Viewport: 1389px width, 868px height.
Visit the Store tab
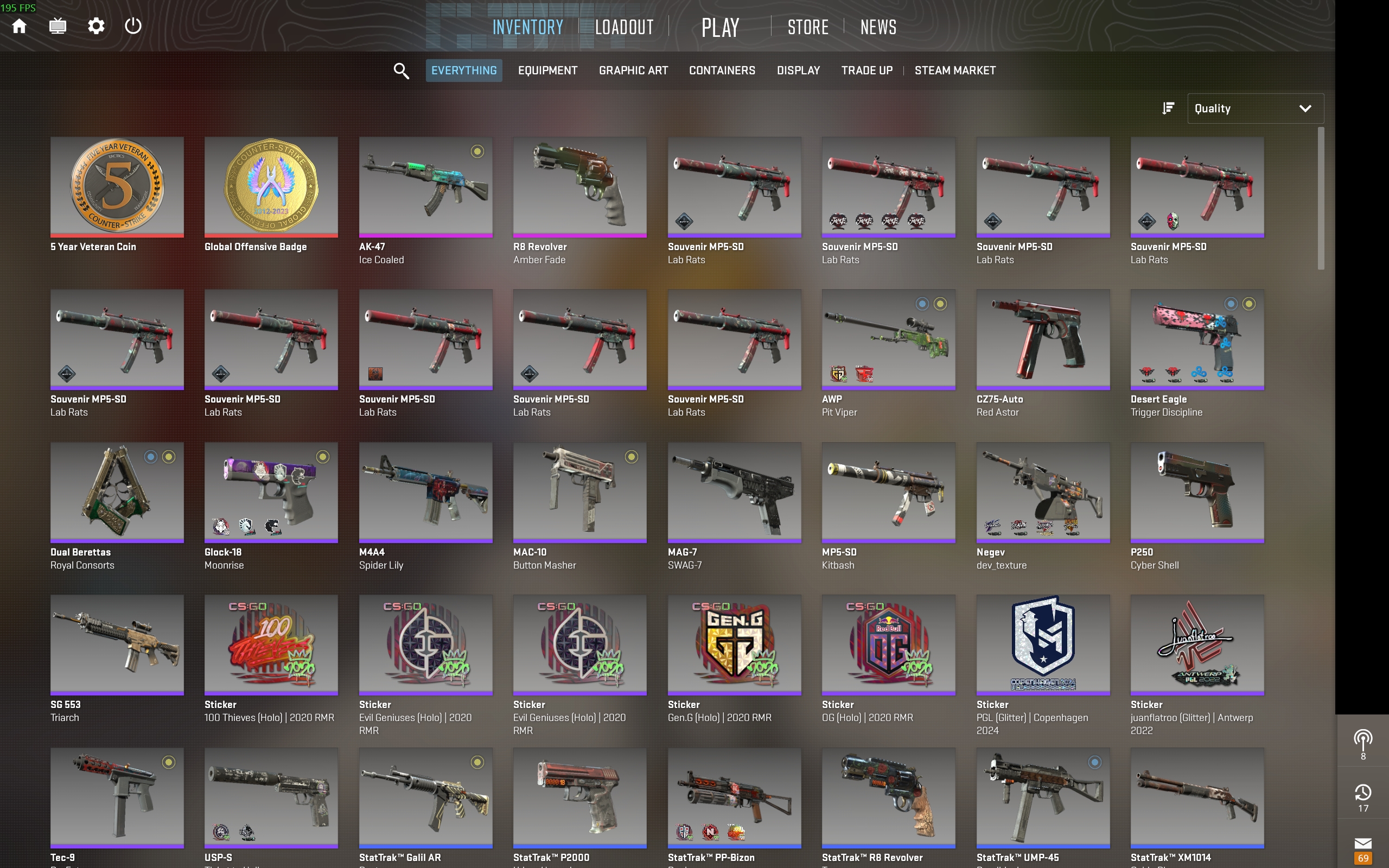(x=807, y=27)
